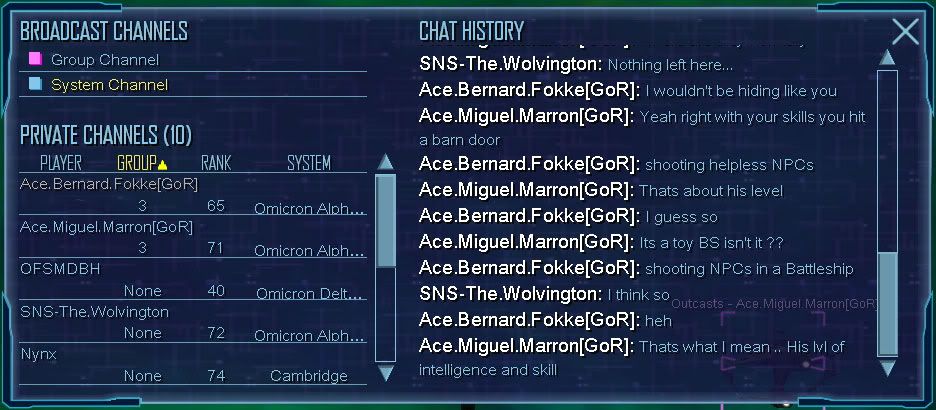936x410 pixels.
Task: Sort players by the RANK column
Action: click(216, 163)
